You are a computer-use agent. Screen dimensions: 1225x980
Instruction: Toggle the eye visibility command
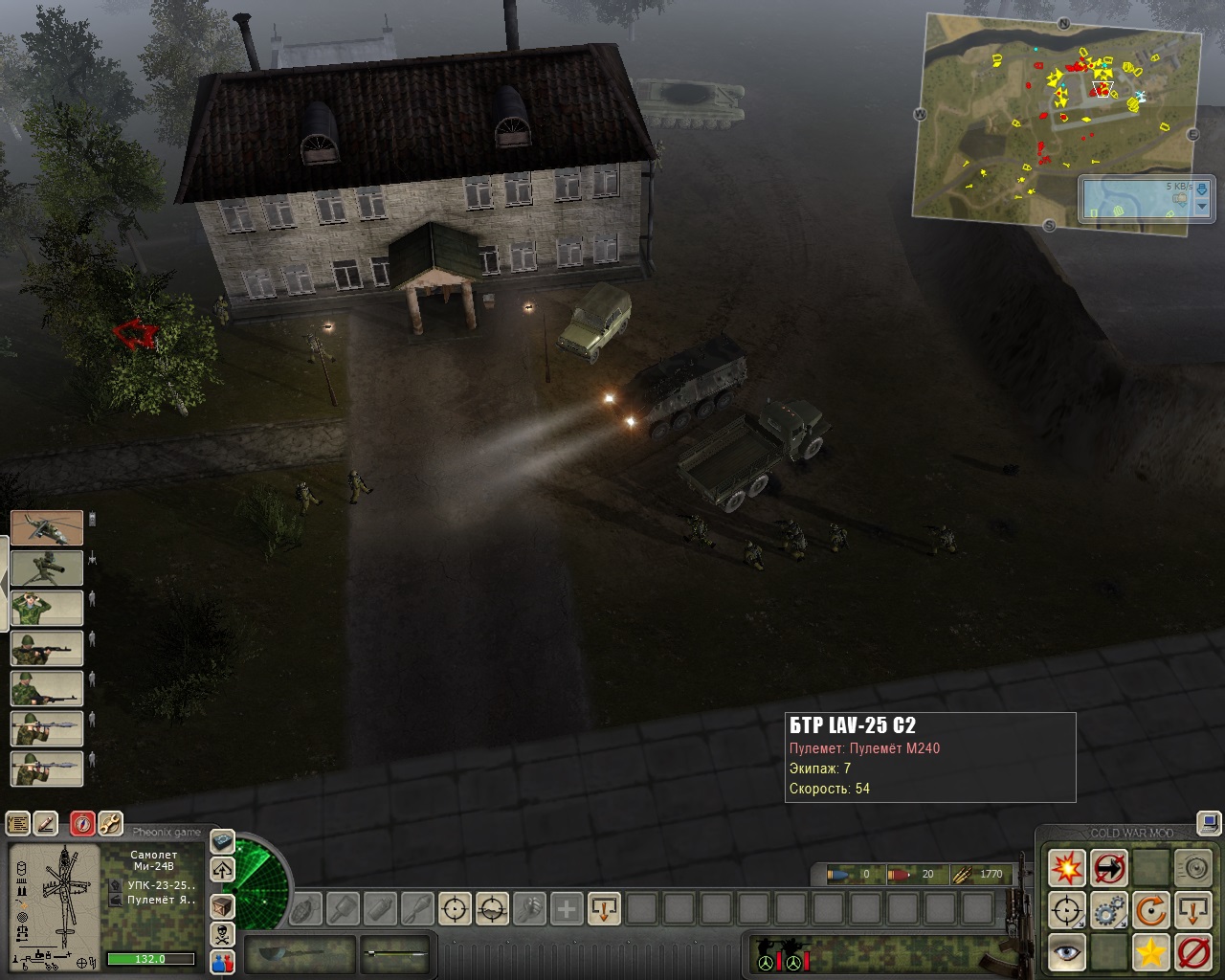pos(1066,952)
